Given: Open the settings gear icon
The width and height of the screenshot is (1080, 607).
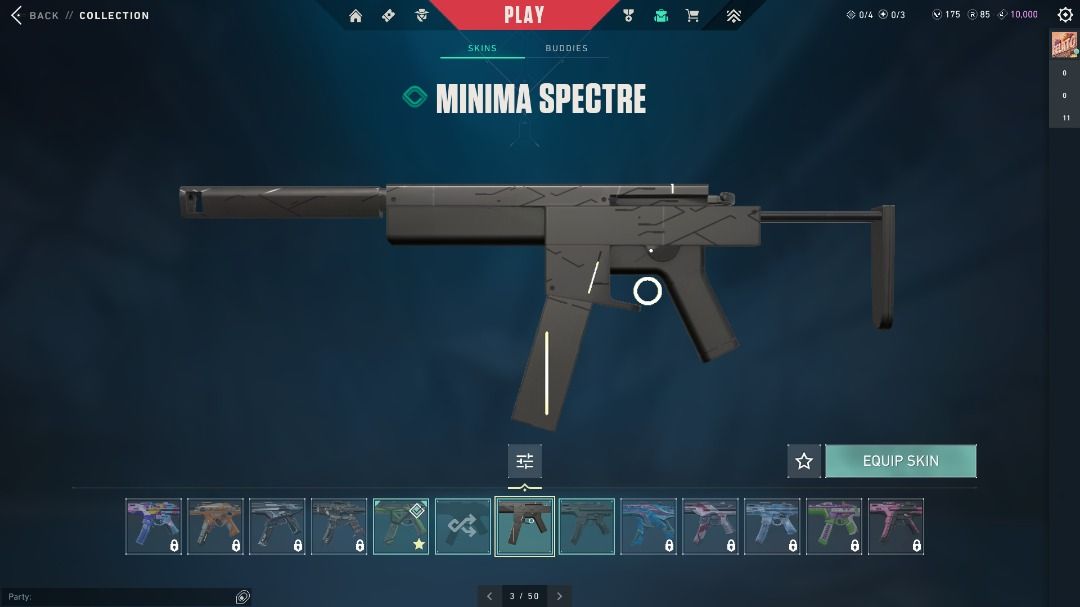Looking at the screenshot, I should [x=1065, y=15].
